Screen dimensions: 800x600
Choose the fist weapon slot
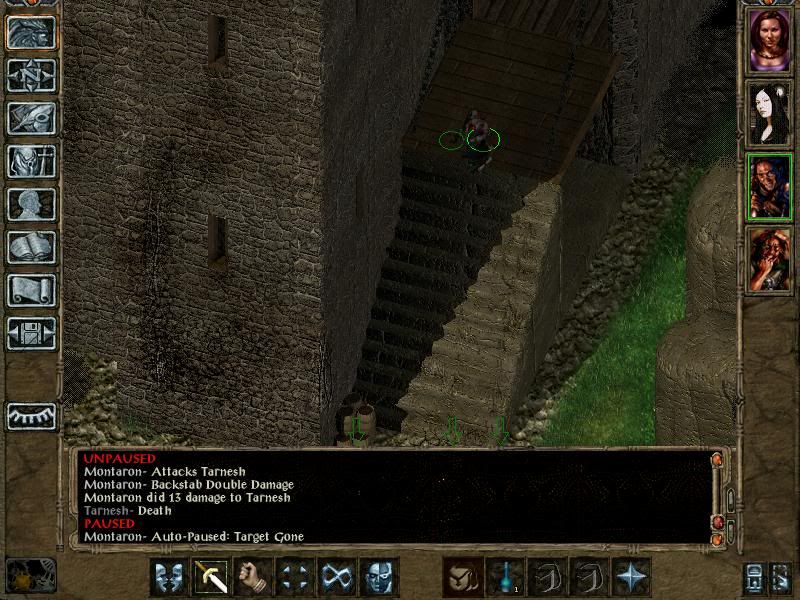[253, 577]
